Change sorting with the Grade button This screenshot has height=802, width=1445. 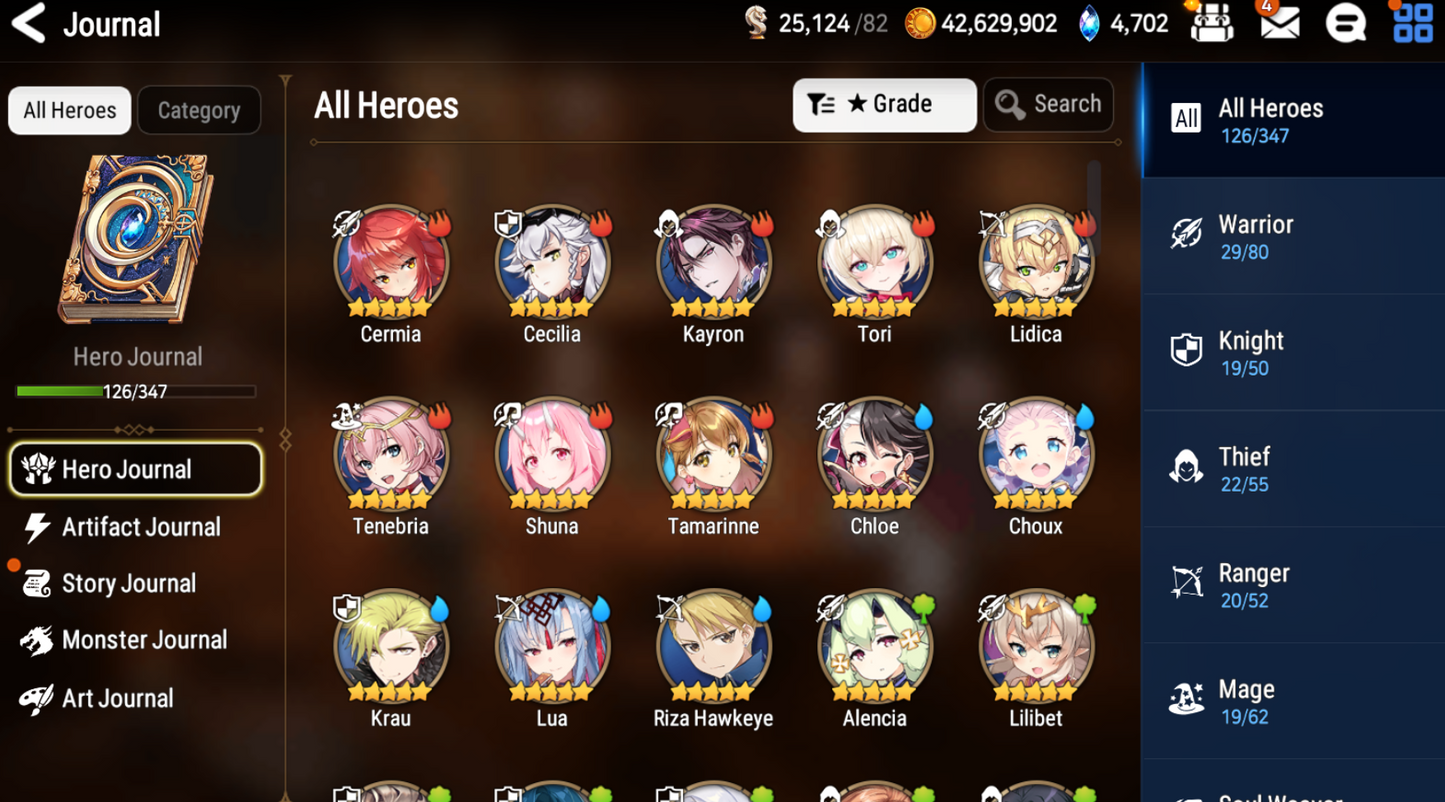884,105
